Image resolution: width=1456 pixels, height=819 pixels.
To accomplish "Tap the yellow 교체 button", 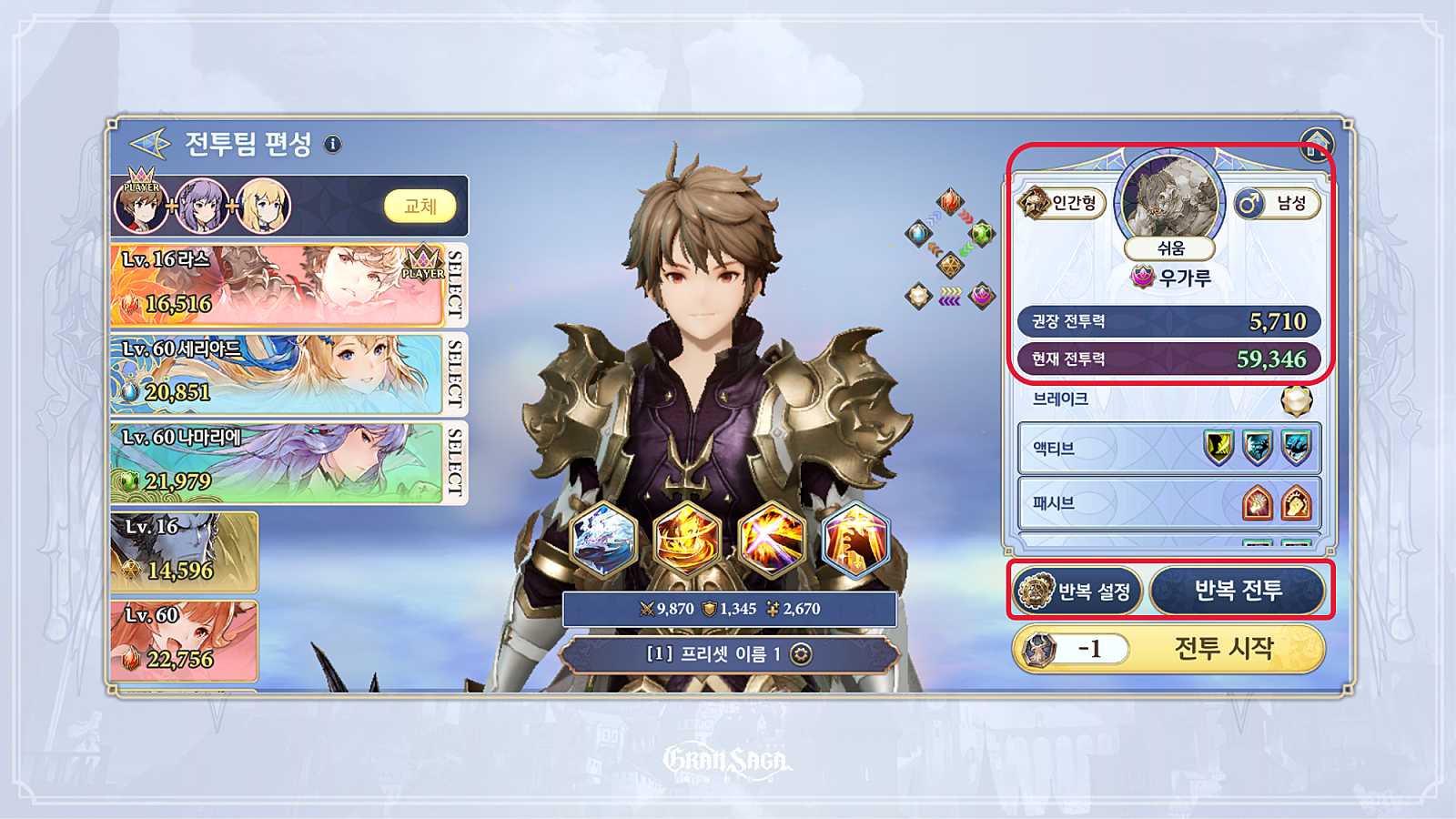I will pyautogui.click(x=420, y=207).
